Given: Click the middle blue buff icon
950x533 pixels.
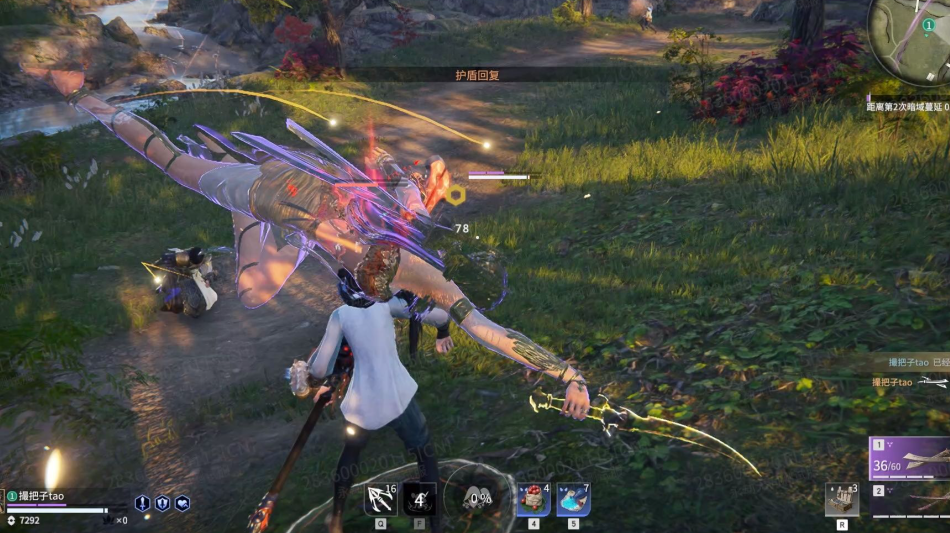Looking at the screenshot, I should [162, 503].
